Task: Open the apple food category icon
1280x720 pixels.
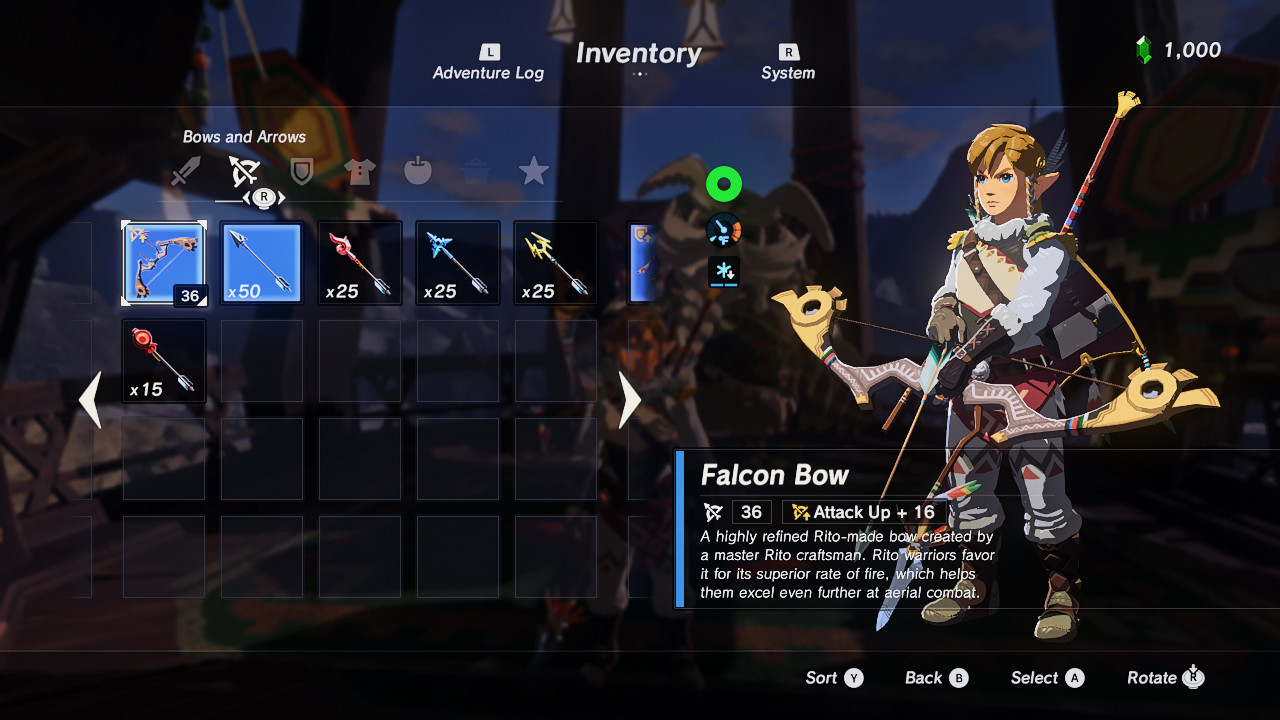Action: click(x=417, y=170)
